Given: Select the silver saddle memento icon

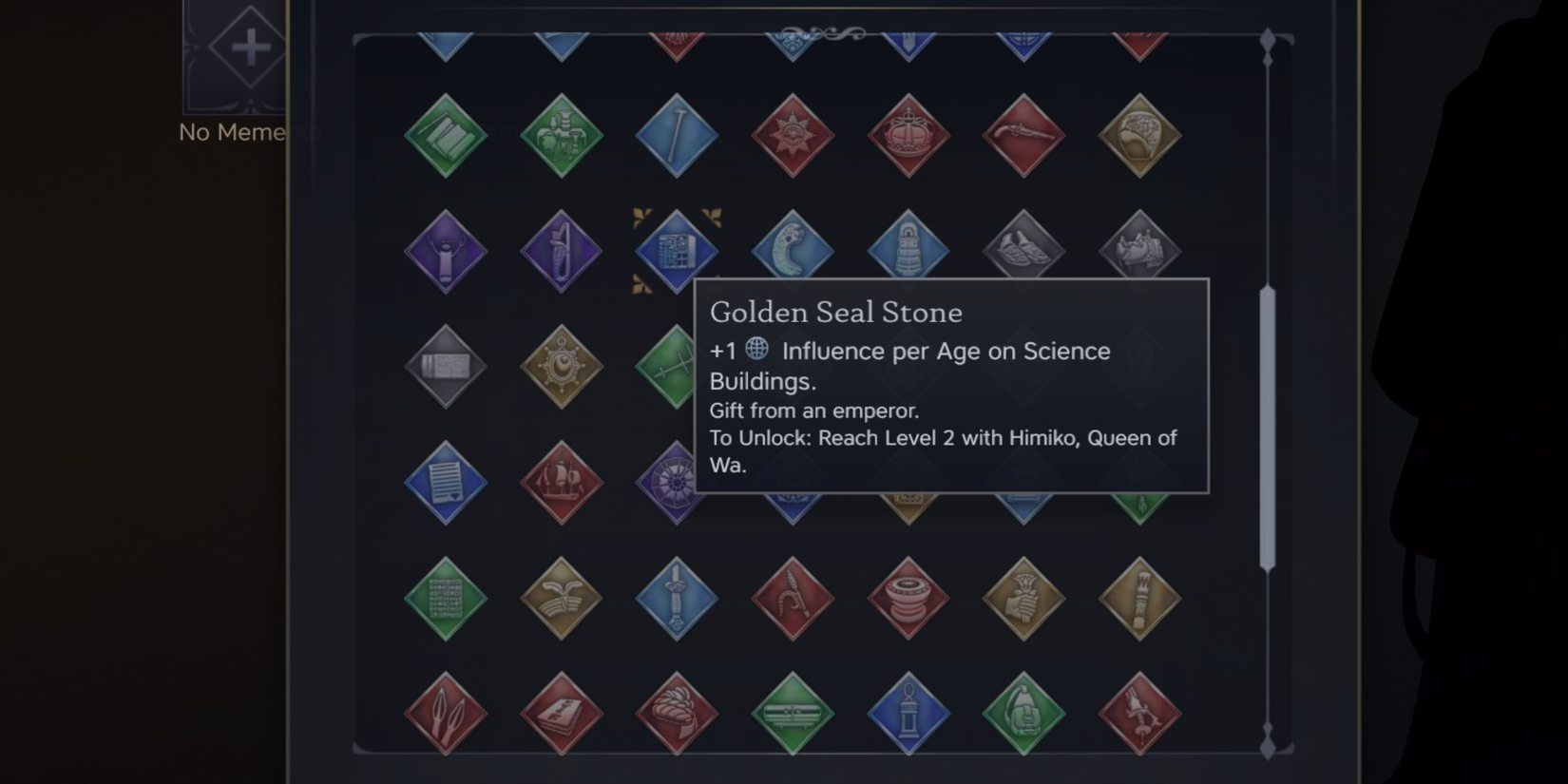Looking at the screenshot, I should [1140, 250].
